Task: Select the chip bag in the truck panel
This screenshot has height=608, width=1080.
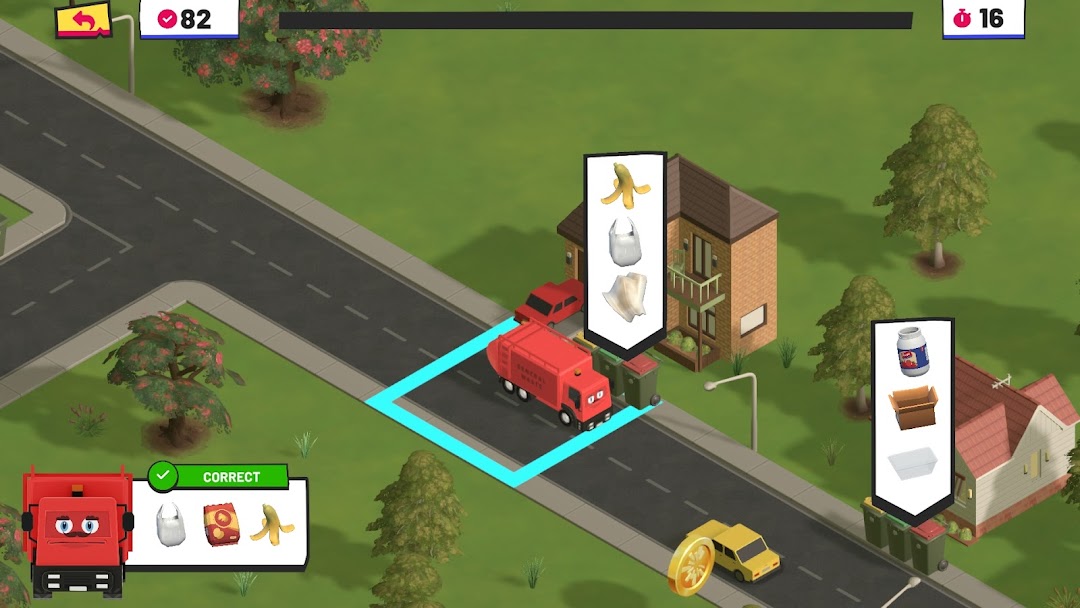Action: [221, 524]
